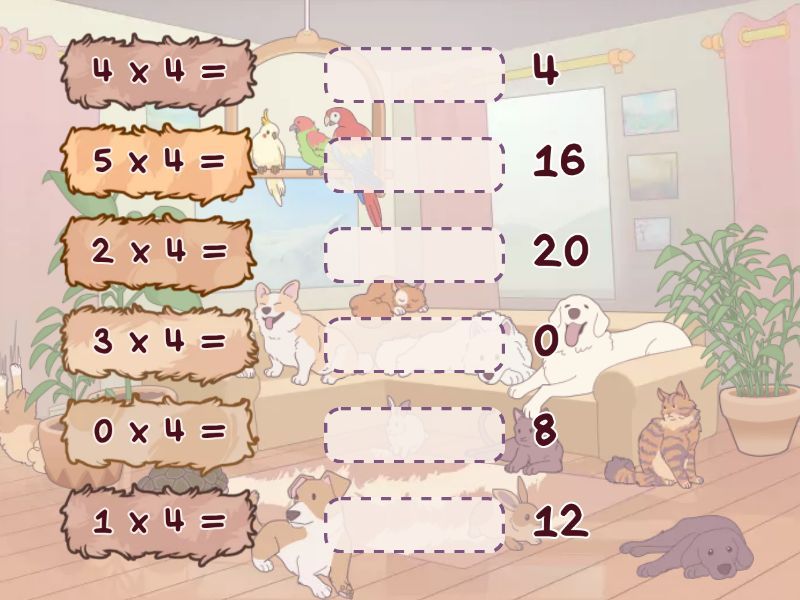This screenshot has height=600, width=800.
Task: Select the dashed slot beside answer 8
Action: point(414,434)
